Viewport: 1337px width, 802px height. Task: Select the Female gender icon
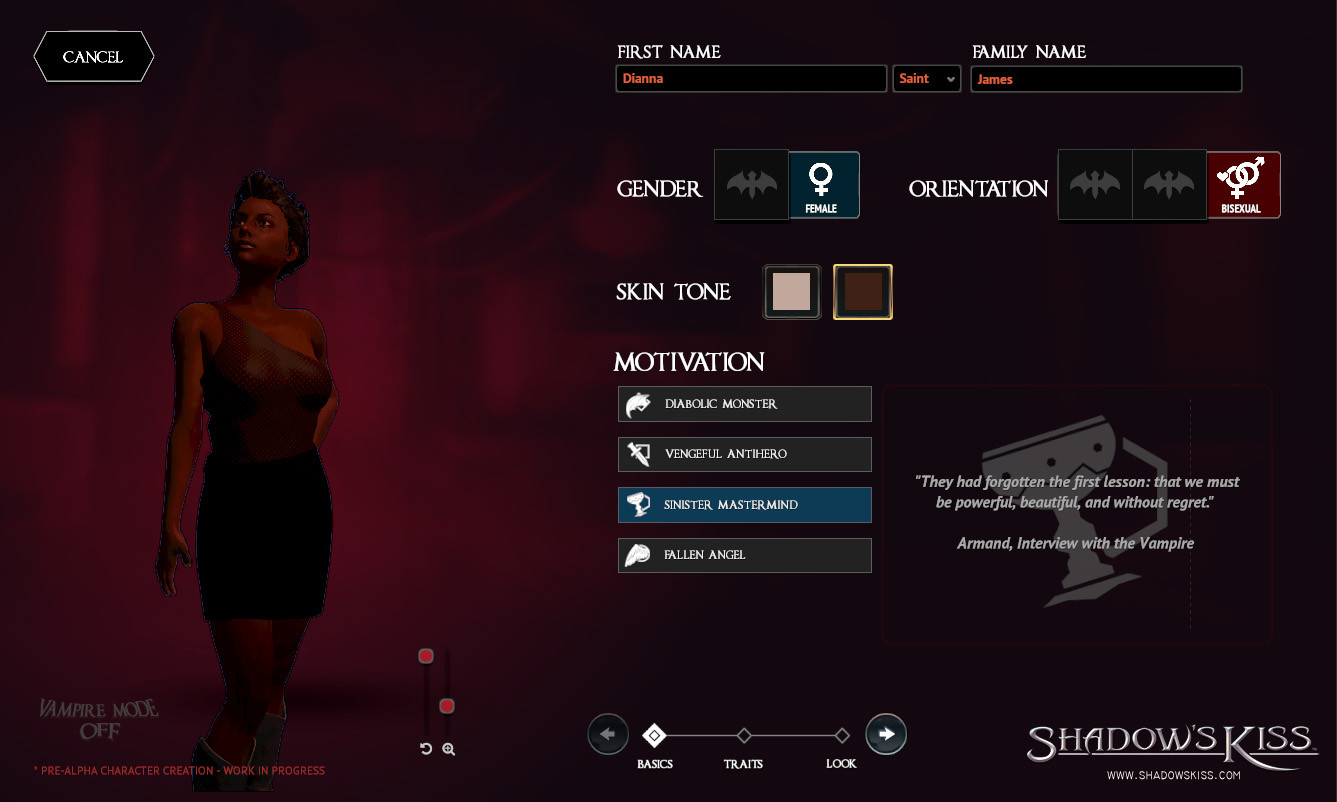click(x=822, y=184)
